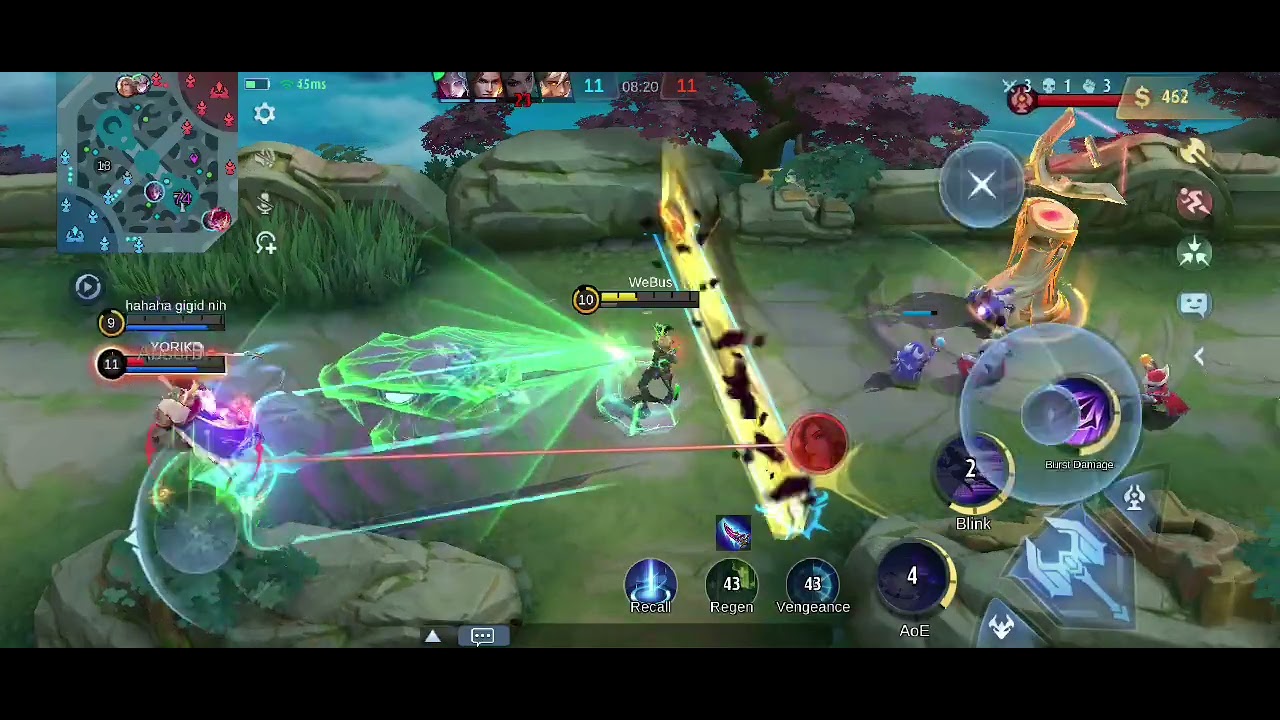Send the gather signal with converging arrows icon
This screenshot has height=720, width=1280.
[x=1195, y=253]
